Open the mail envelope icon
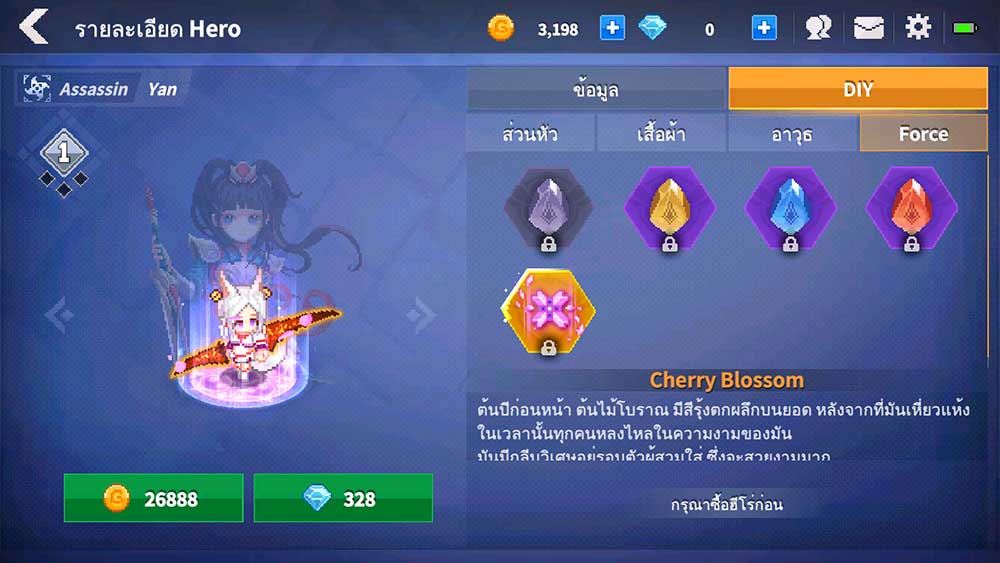Screen dimensions: 1000x563 [x=868, y=28]
